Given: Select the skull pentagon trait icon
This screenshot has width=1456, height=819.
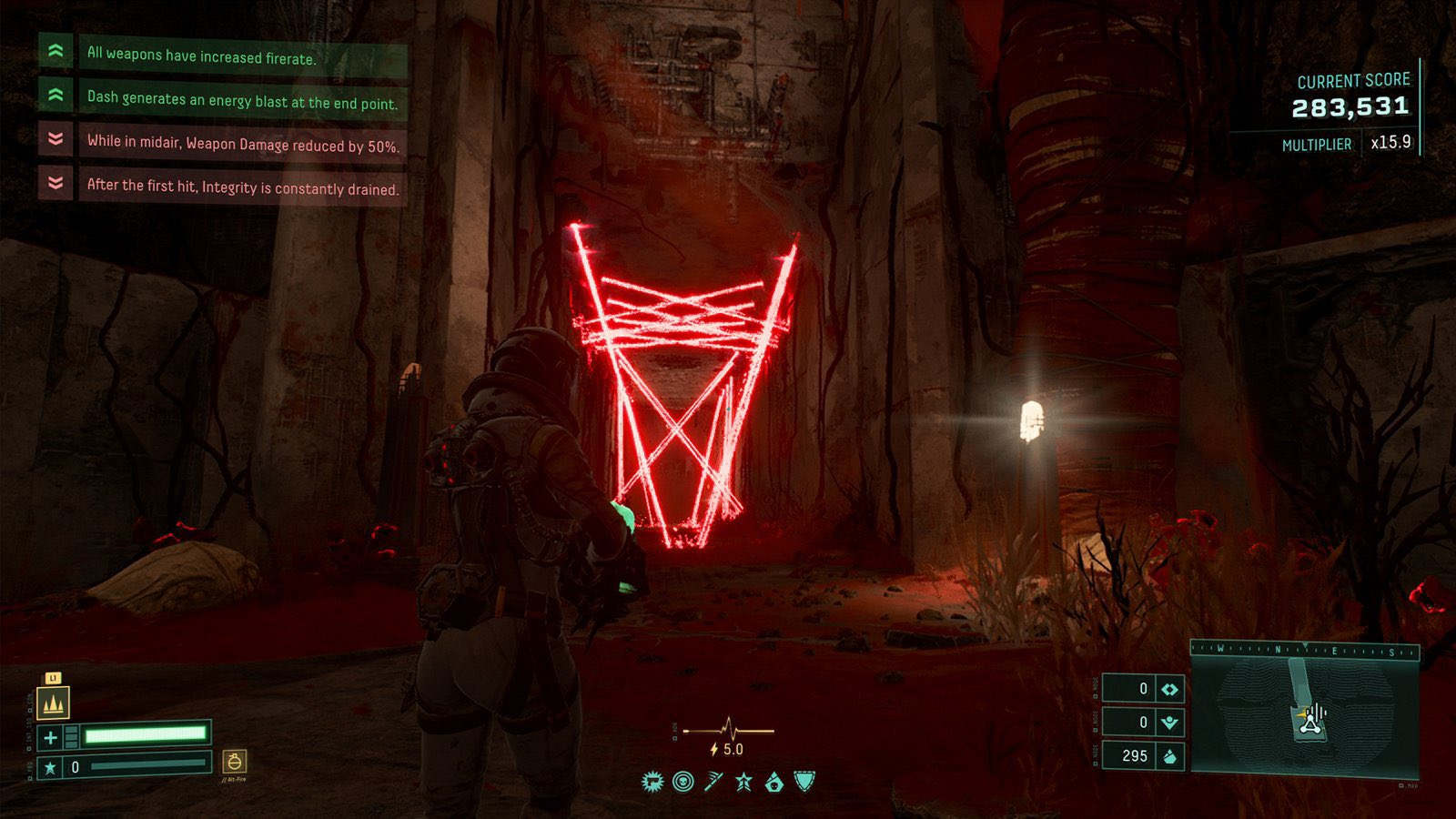Looking at the screenshot, I should pyautogui.click(x=774, y=782).
